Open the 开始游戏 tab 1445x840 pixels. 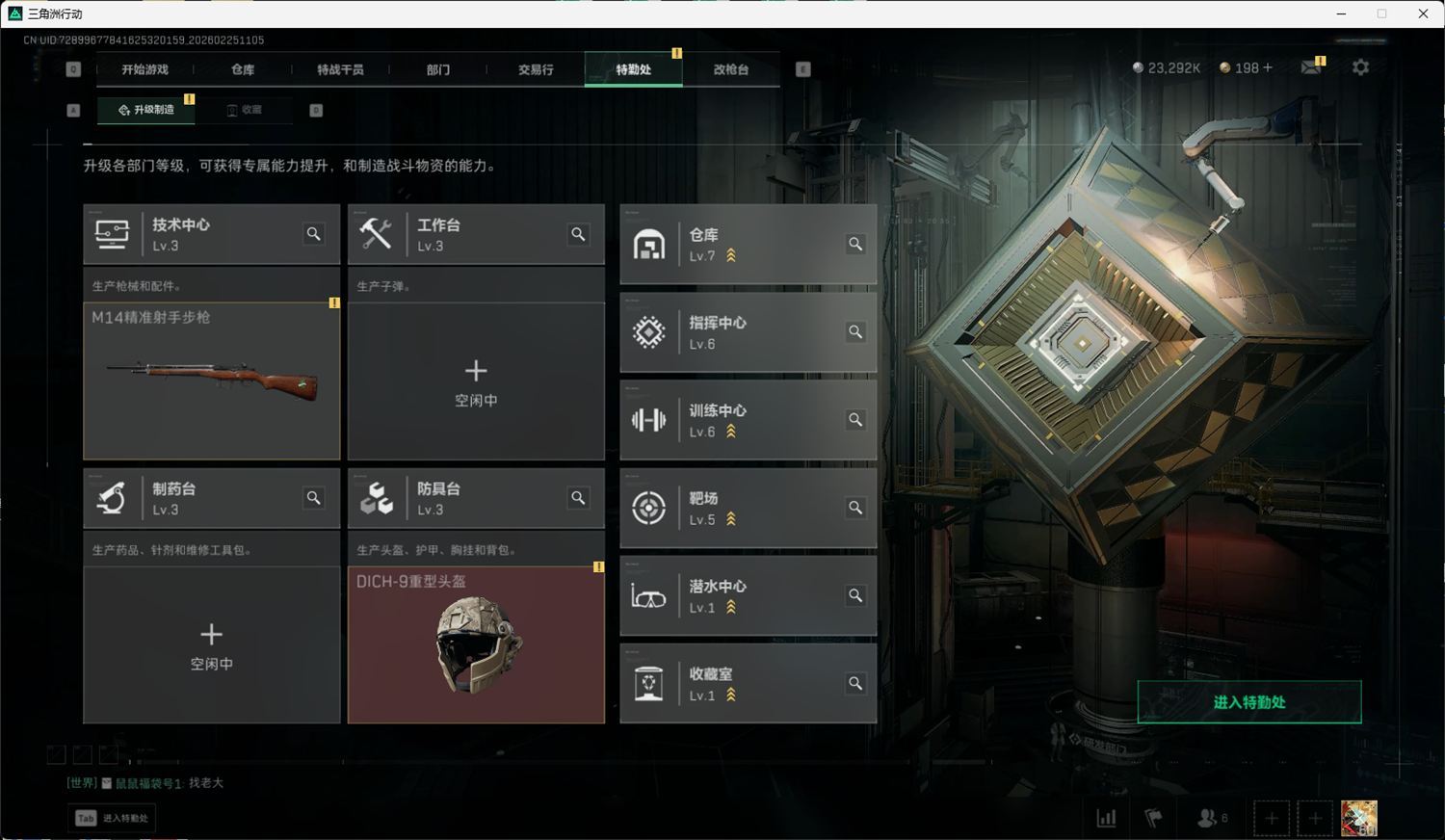(144, 69)
